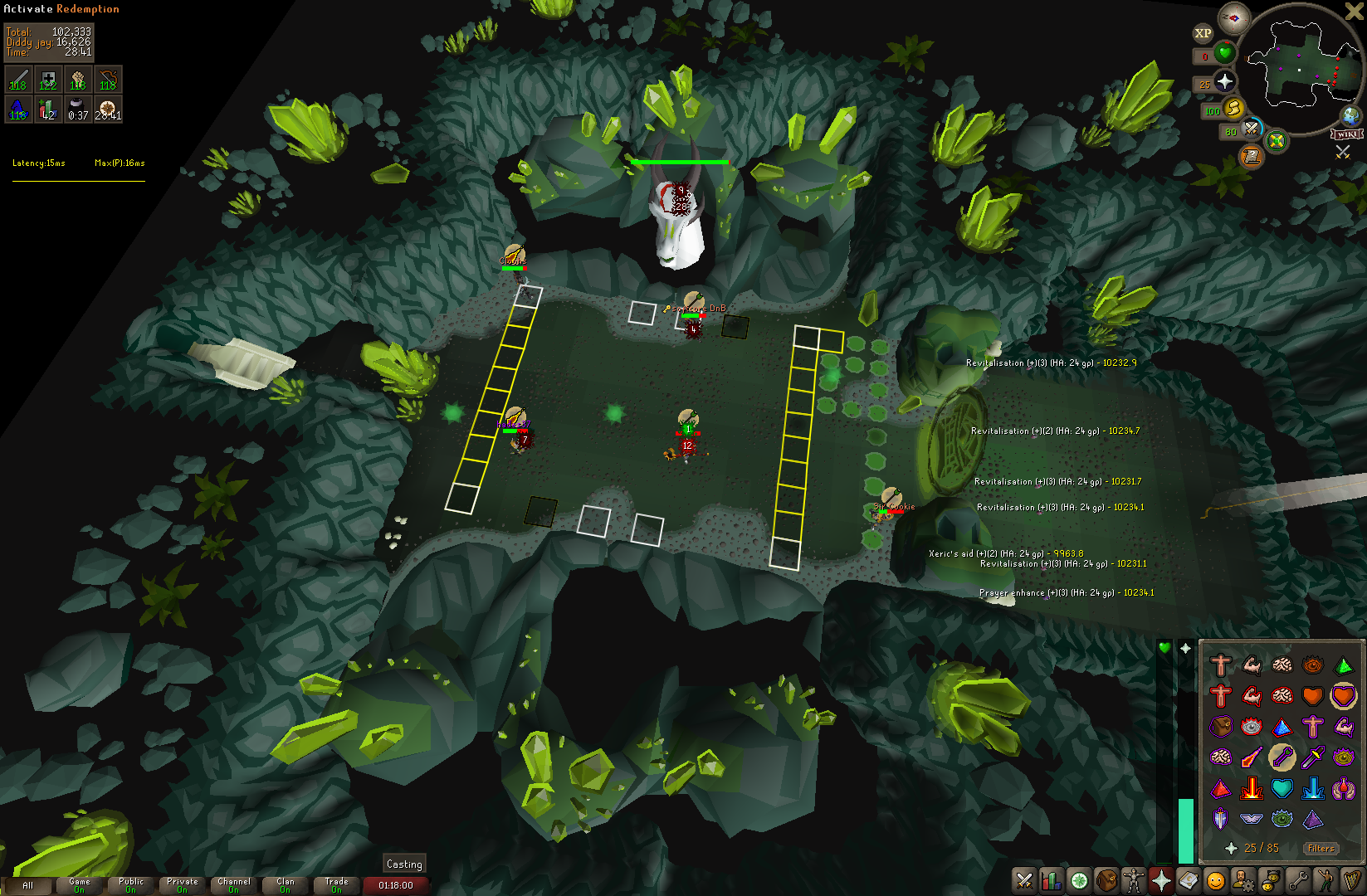Screen dimensions: 1367x896
Task: Open the Combat Options crossed swords tab
Action: [x=1024, y=880]
